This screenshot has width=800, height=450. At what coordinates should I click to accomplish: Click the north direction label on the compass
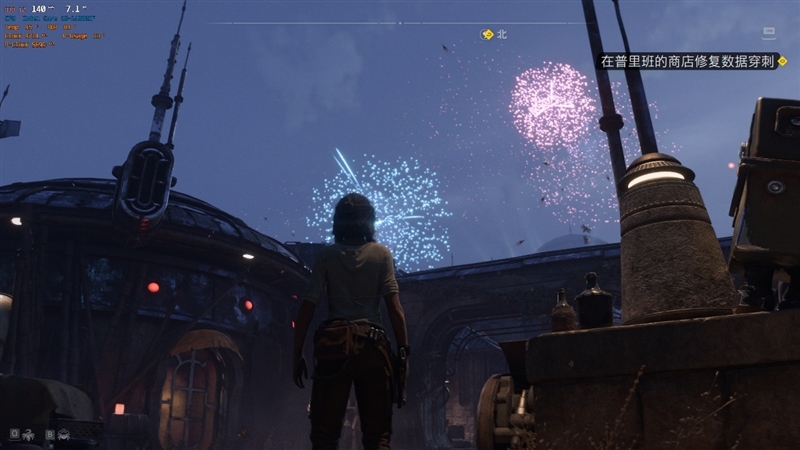pos(502,34)
